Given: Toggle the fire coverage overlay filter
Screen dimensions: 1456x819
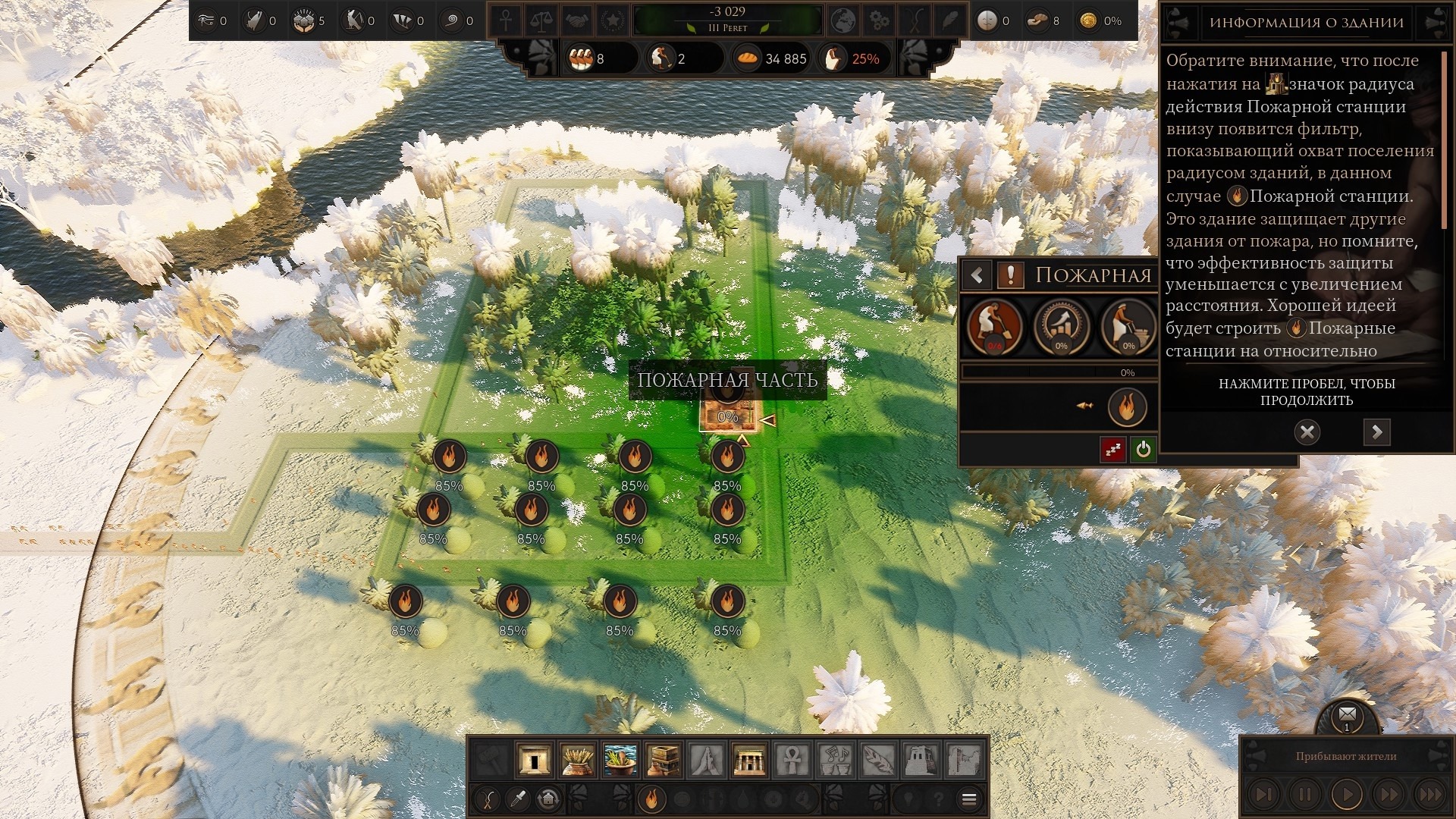Looking at the screenshot, I should coord(651,799).
